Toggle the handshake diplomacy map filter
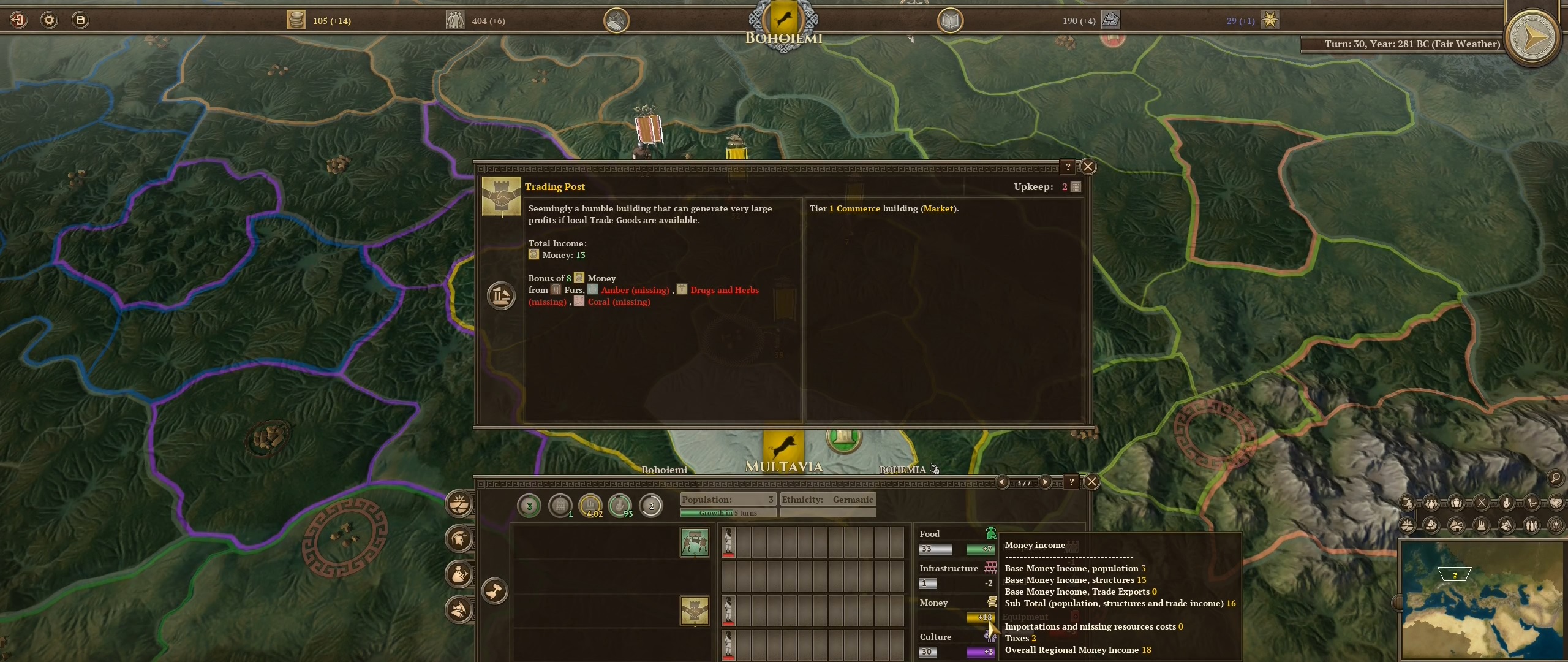This screenshot has width=1568, height=662. point(1556,503)
